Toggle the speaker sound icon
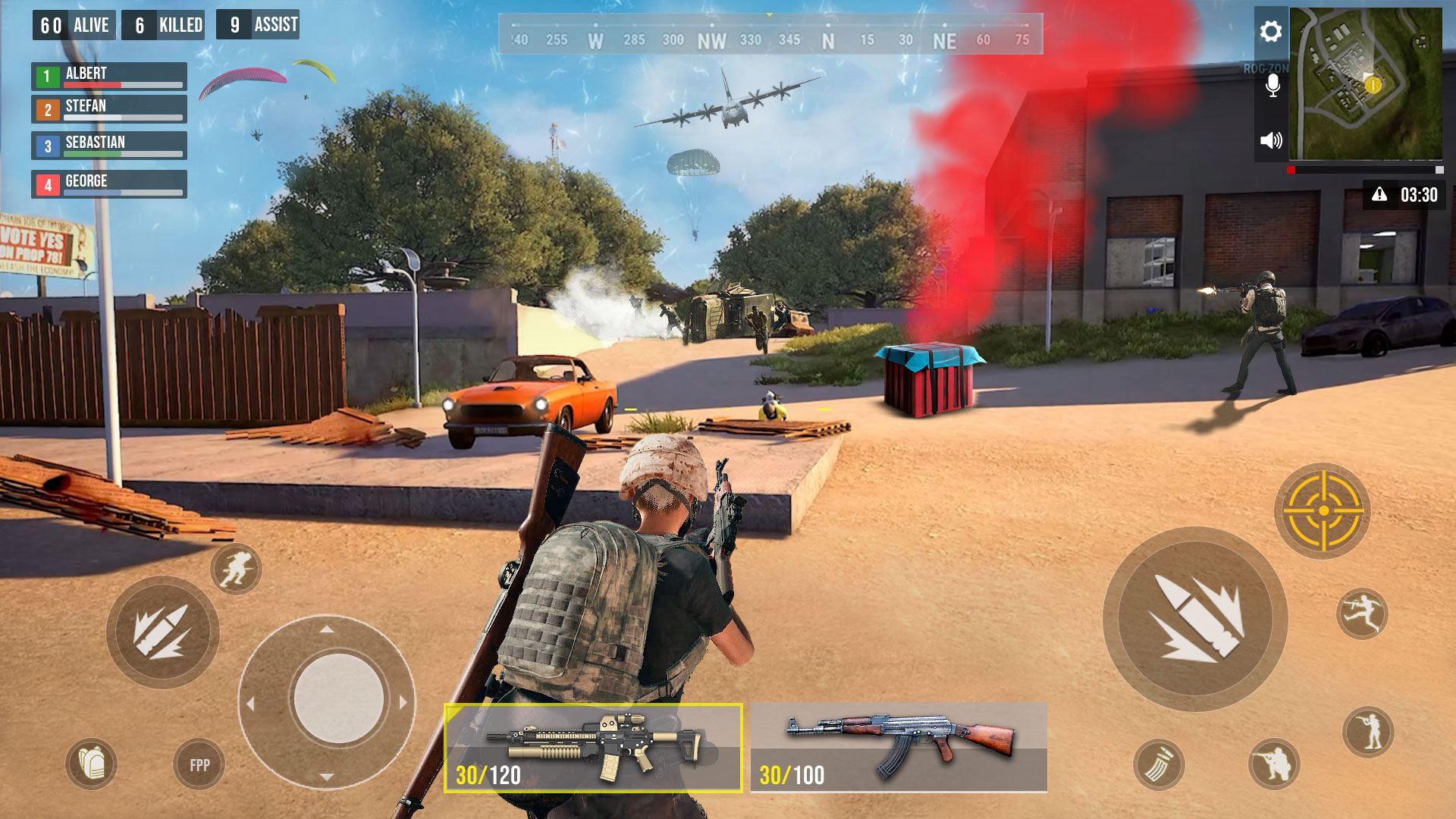This screenshot has height=819, width=1456. [x=1271, y=140]
